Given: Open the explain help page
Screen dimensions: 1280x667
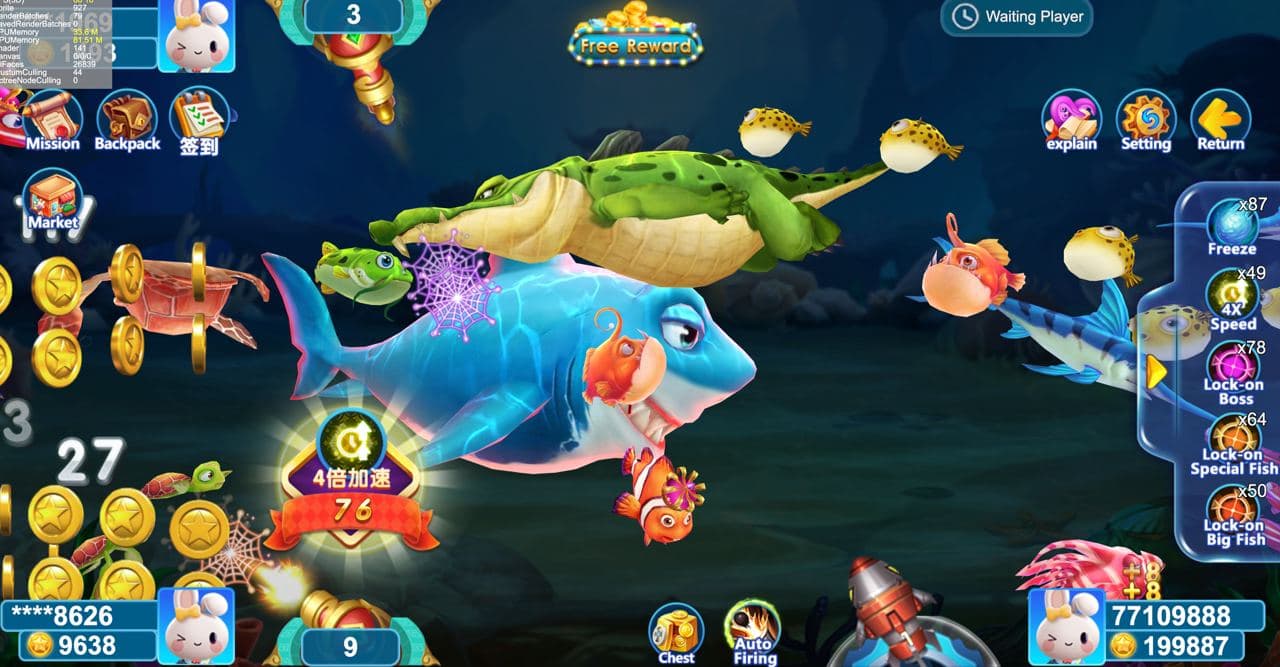Looking at the screenshot, I should tap(1071, 119).
